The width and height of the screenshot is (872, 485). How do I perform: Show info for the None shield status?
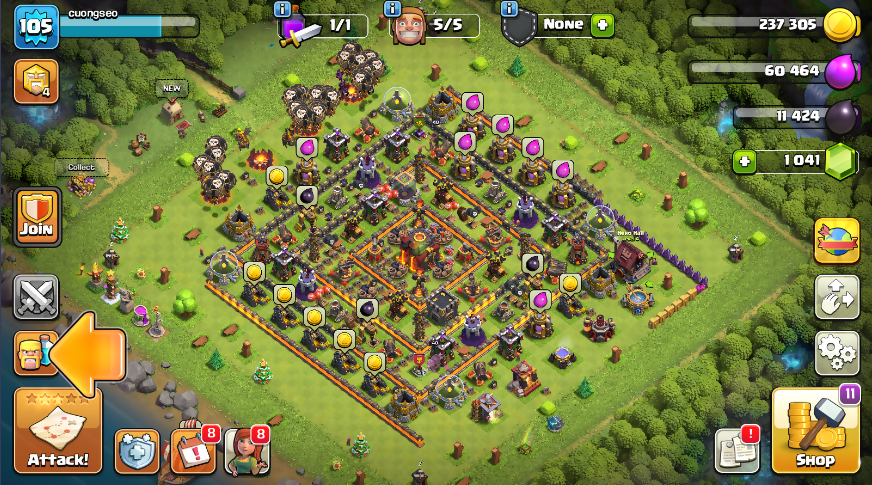click(x=509, y=9)
